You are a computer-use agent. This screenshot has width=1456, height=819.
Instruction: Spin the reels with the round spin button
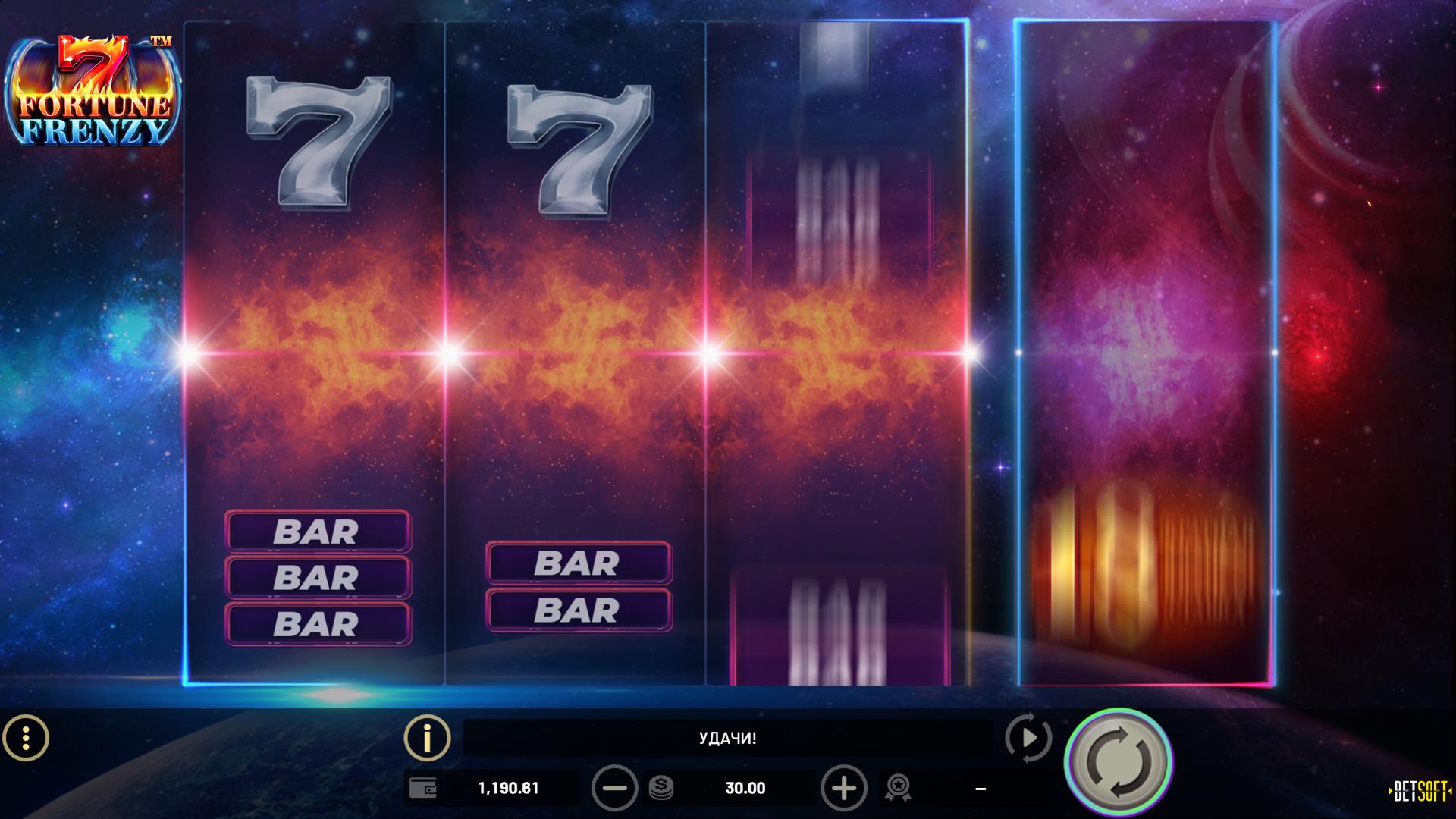[1119, 761]
